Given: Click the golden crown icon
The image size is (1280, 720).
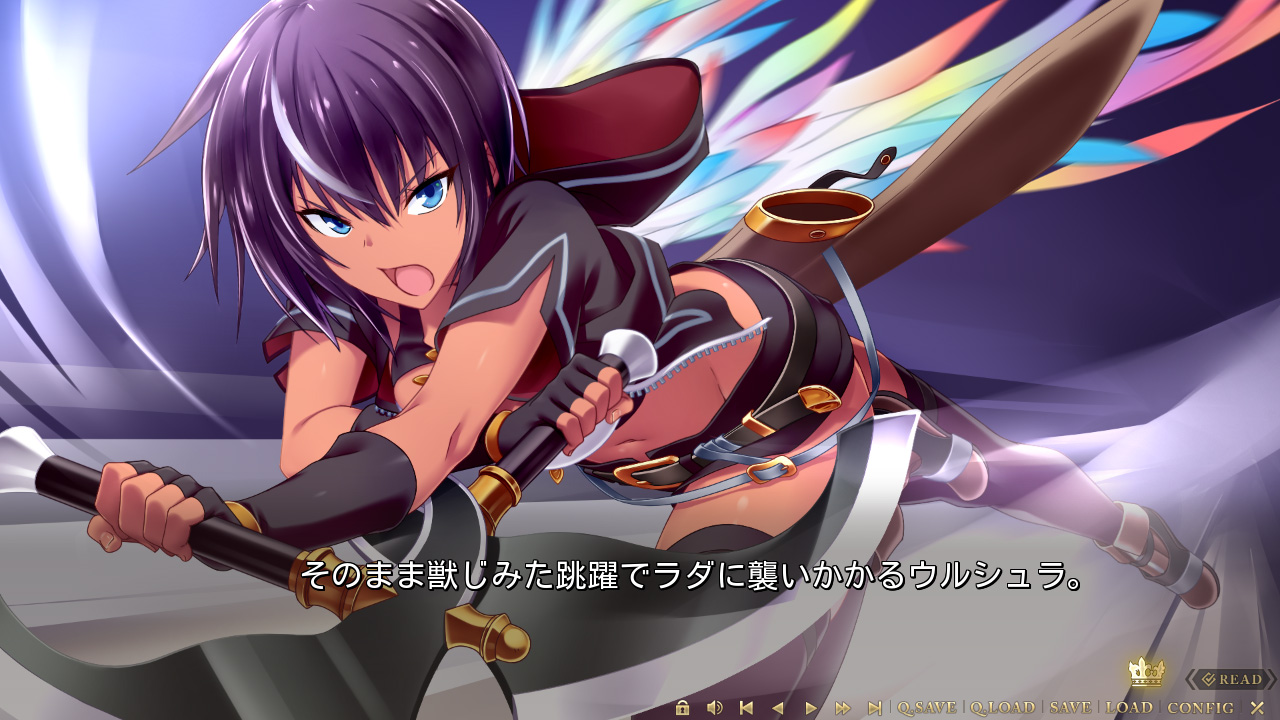Looking at the screenshot, I should coord(1146,672).
